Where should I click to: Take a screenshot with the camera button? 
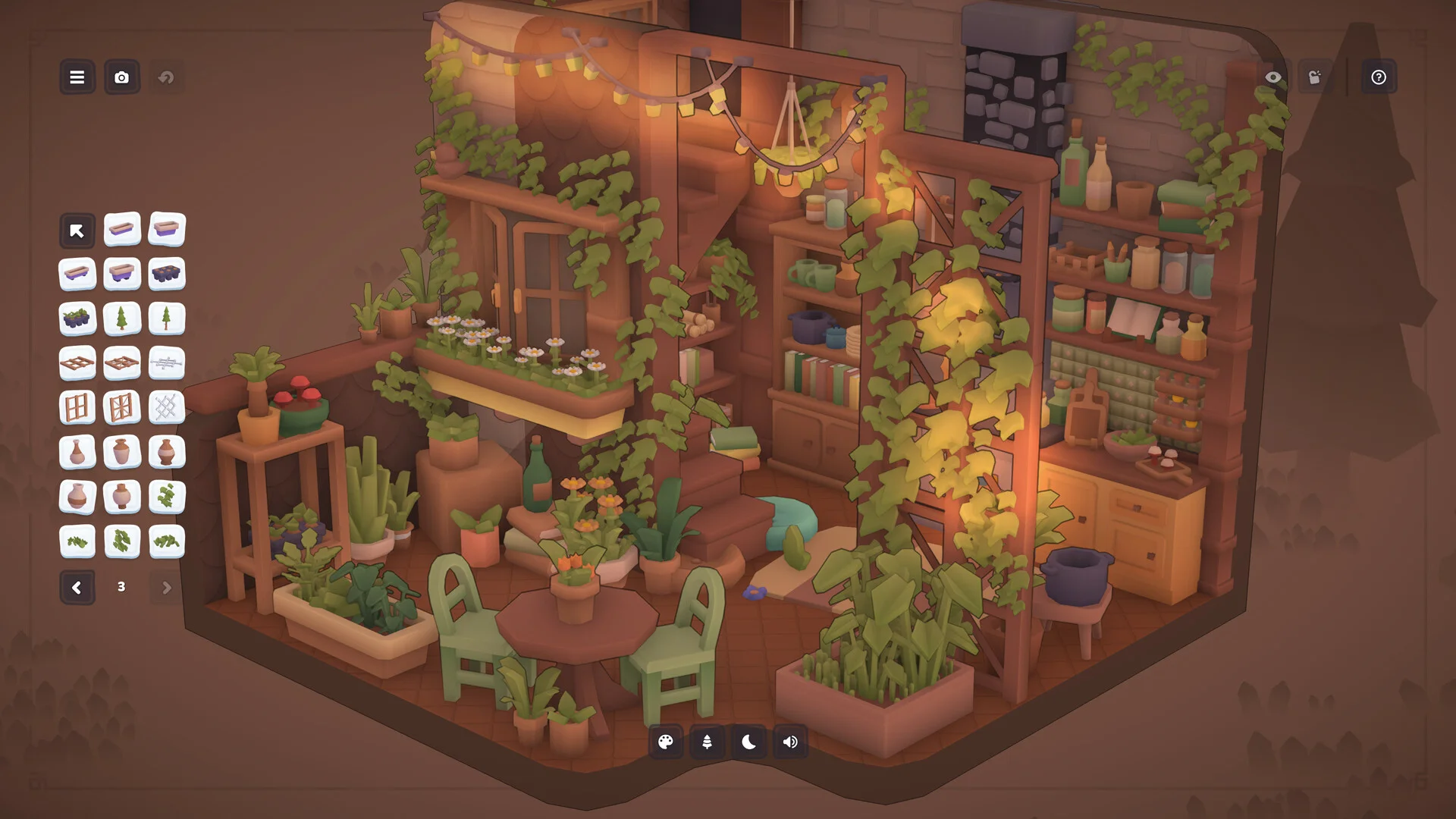121,77
